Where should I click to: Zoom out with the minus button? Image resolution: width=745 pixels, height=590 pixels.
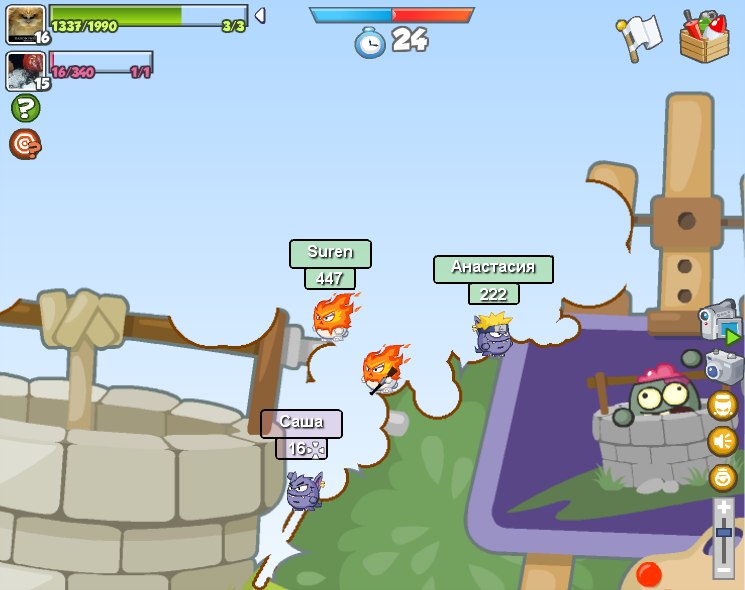pos(724,570)
